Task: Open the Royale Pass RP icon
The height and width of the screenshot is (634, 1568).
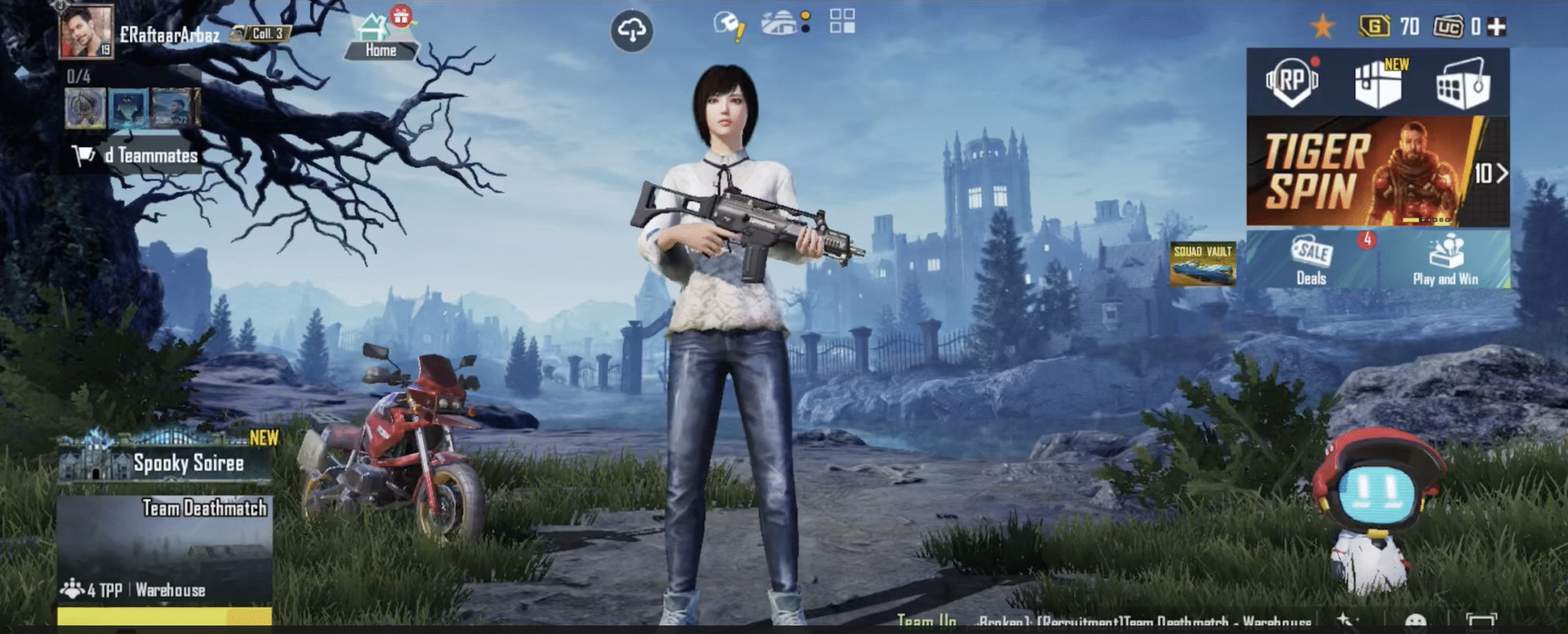Action: click(1291, 83)
